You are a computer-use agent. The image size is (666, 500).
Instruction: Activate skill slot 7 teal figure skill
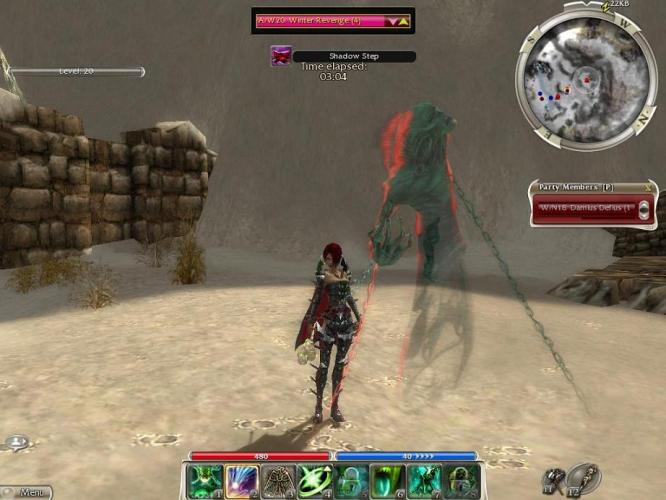pos(424,480)
